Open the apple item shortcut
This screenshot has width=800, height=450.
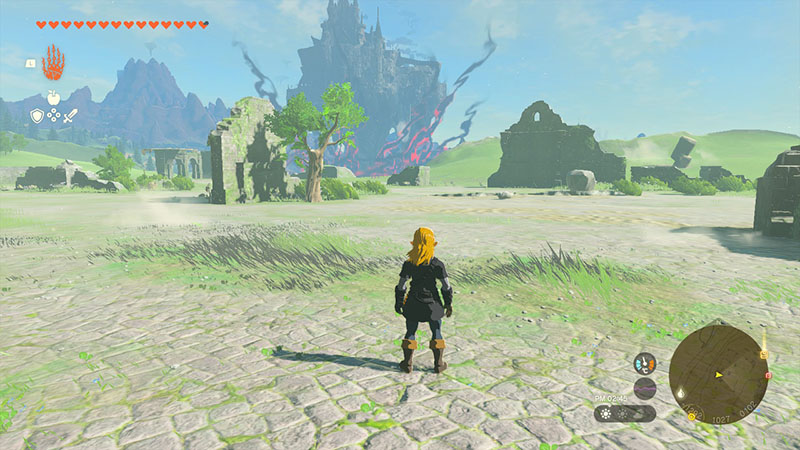52,99
